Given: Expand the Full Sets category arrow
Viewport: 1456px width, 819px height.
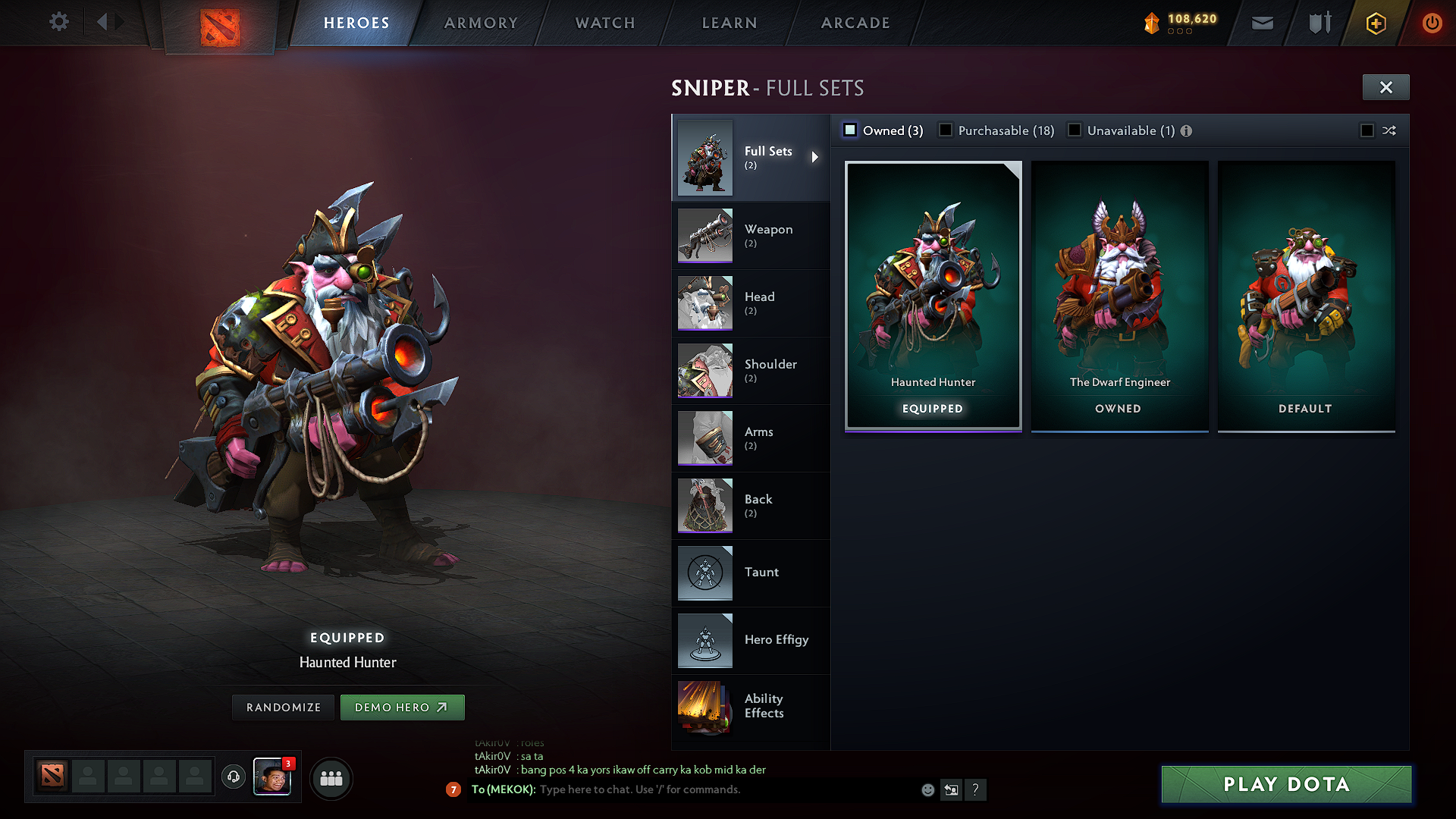Looking at the screenshot, I should (816, 157).
